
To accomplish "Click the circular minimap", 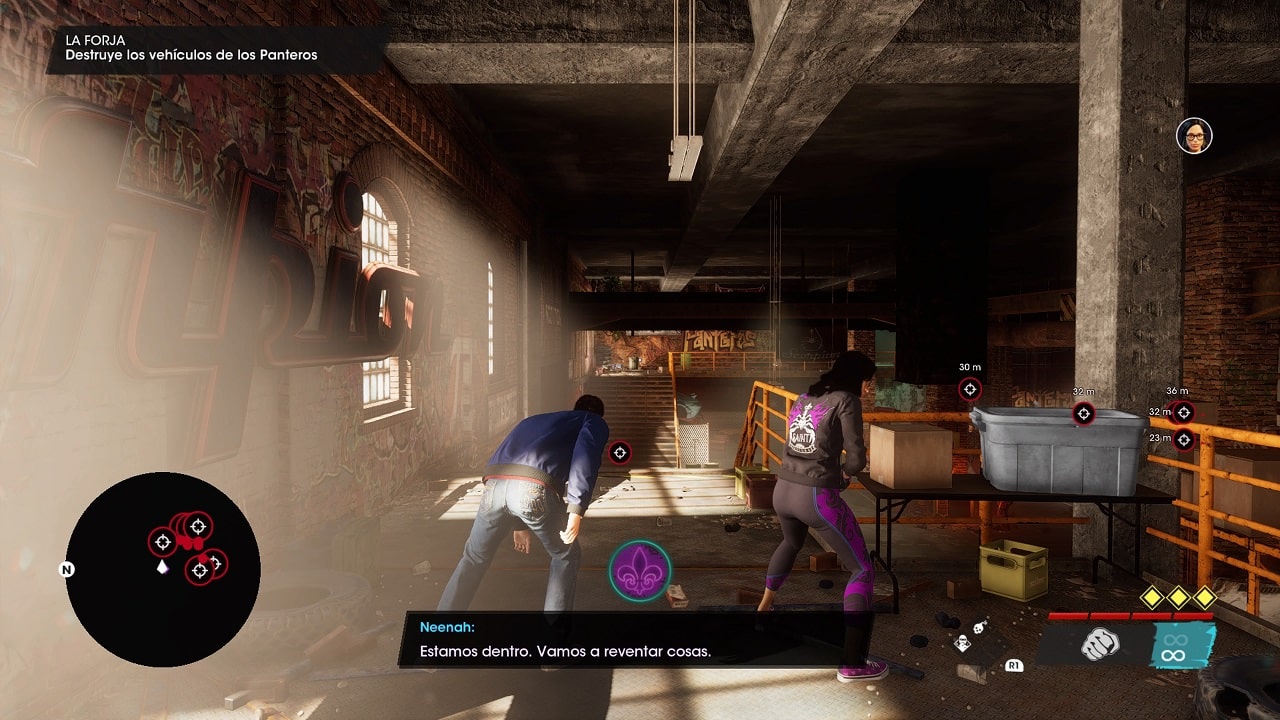I will [163, 569].
